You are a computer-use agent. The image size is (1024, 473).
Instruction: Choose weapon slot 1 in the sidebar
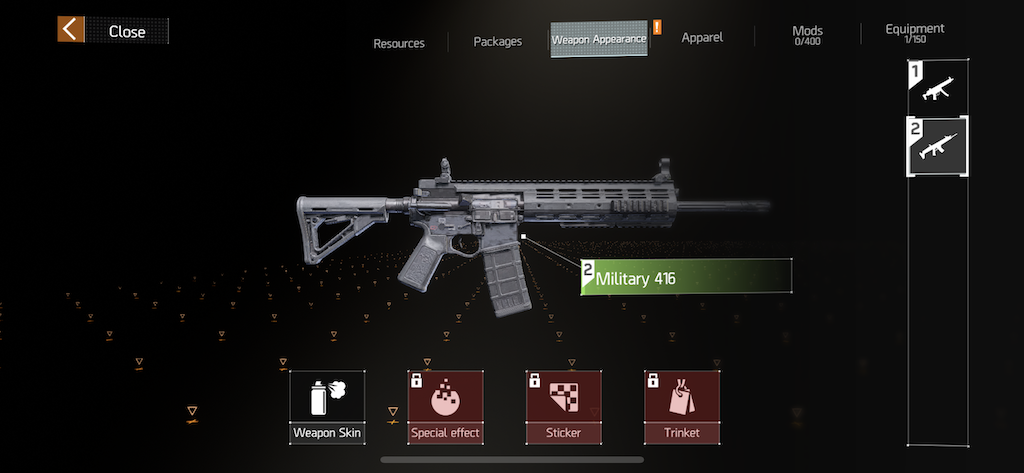click(937, 87)
